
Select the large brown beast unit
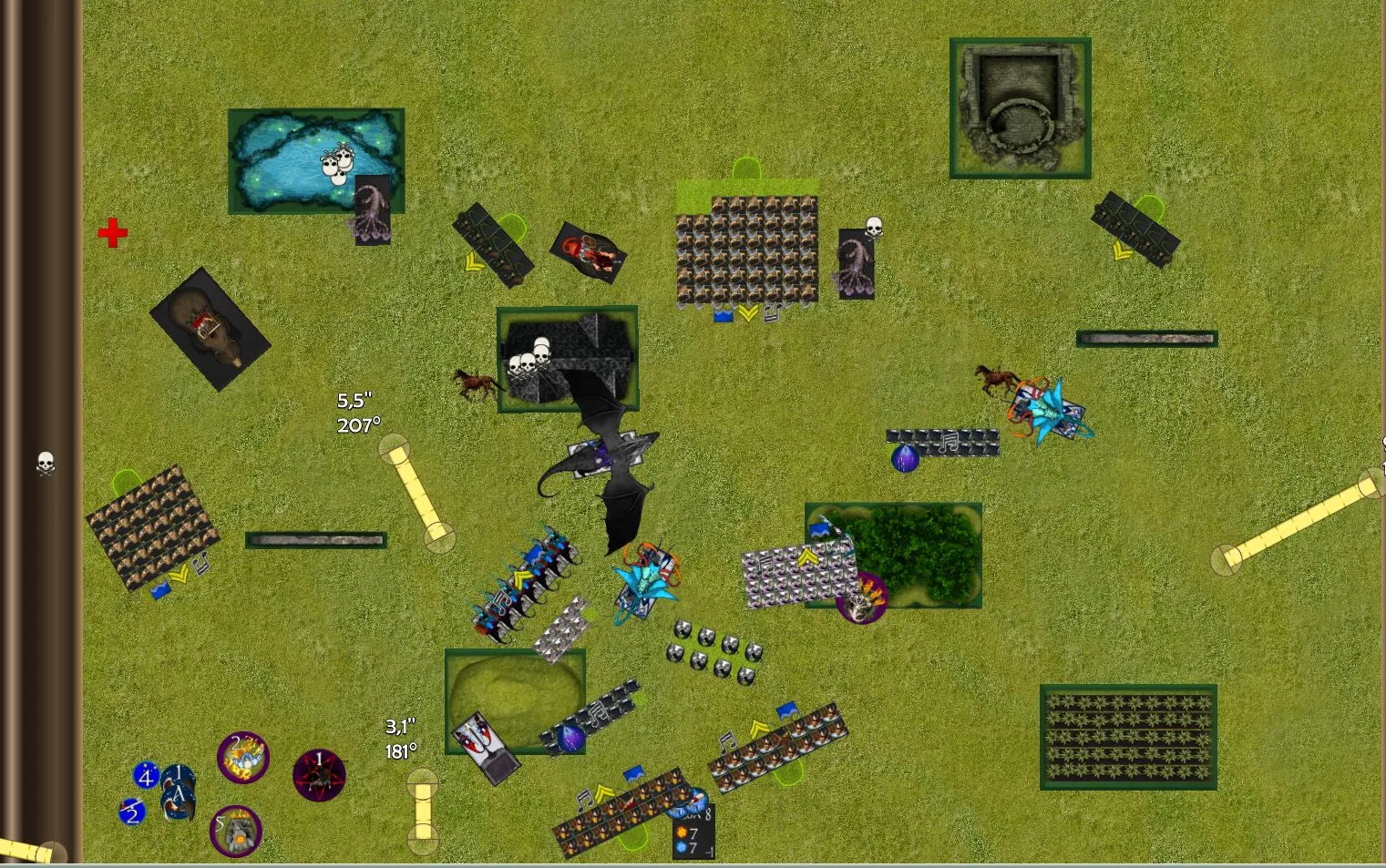pyautogui.click(x=210, y=329)
